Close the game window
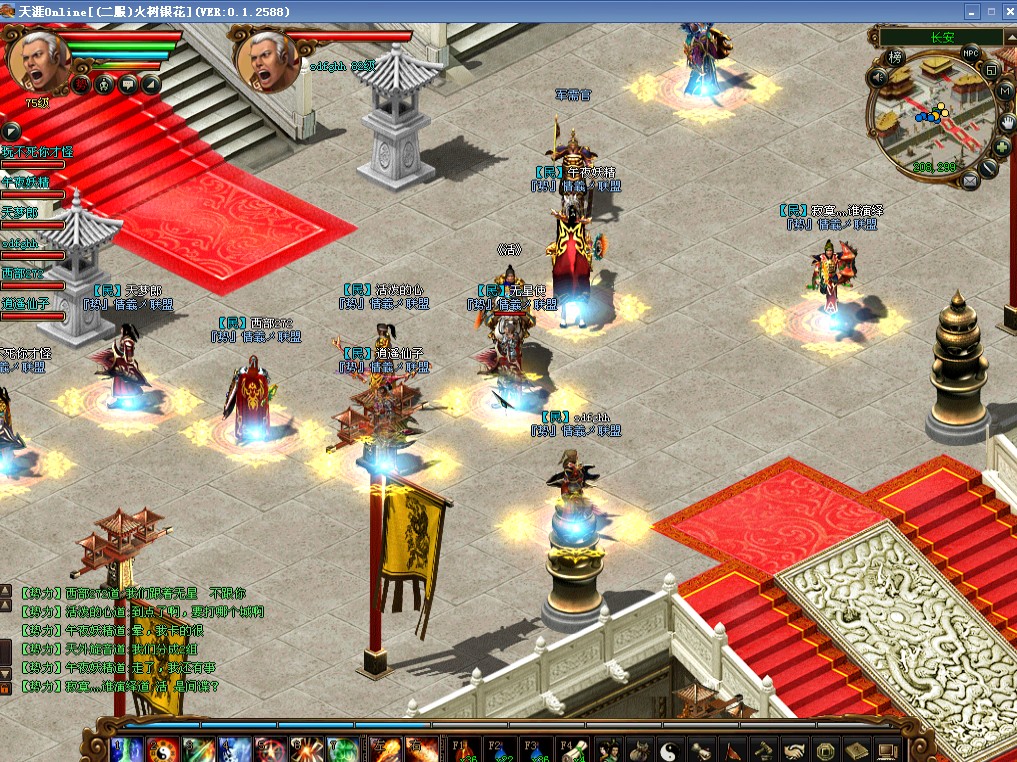This screenshot has height=762, width=1017. click(x=1004, y=11)
